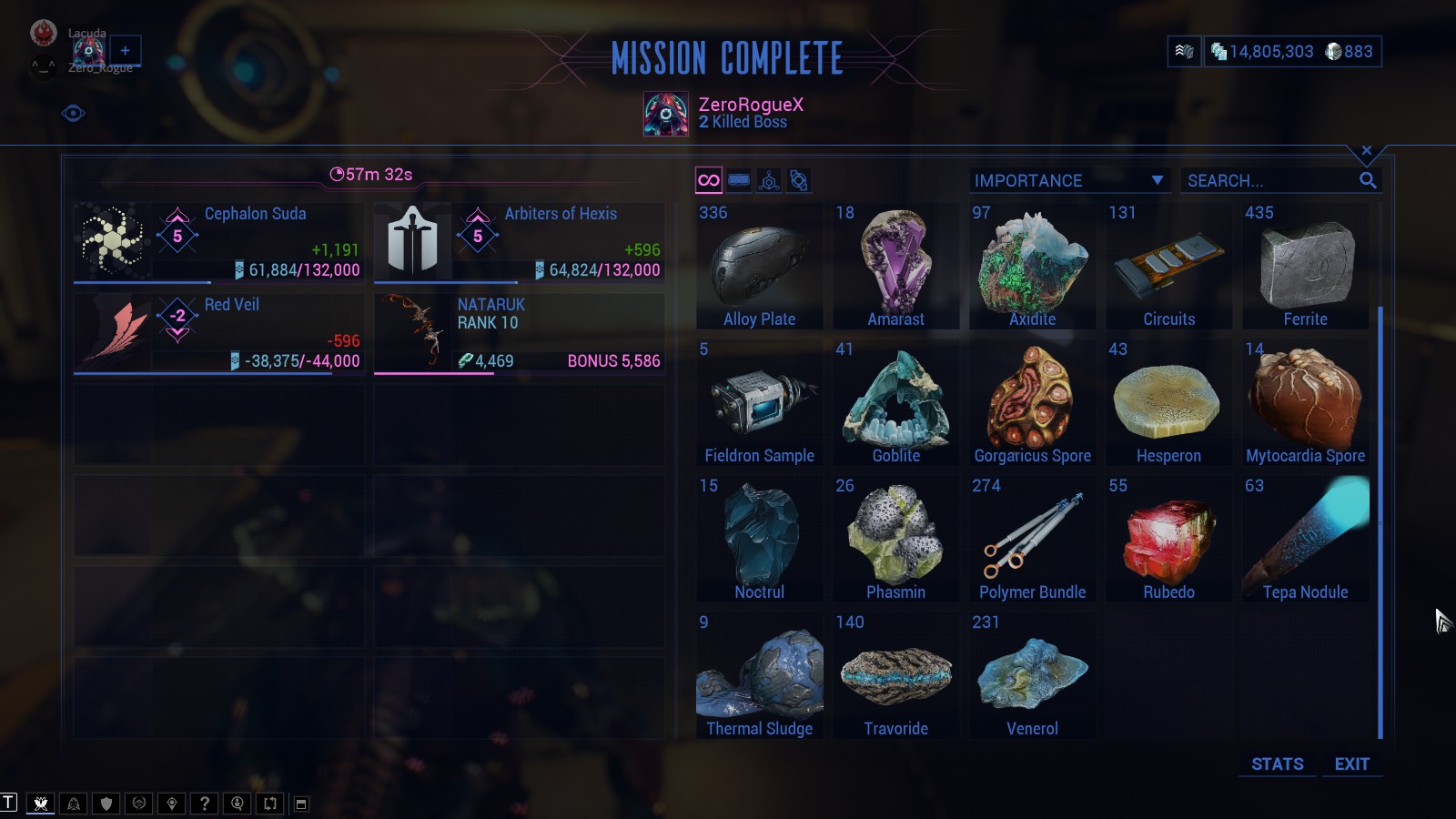1456x819 pixels.
Task: Select the Thermal Sludge tile
Action: [x=760, y=675]
